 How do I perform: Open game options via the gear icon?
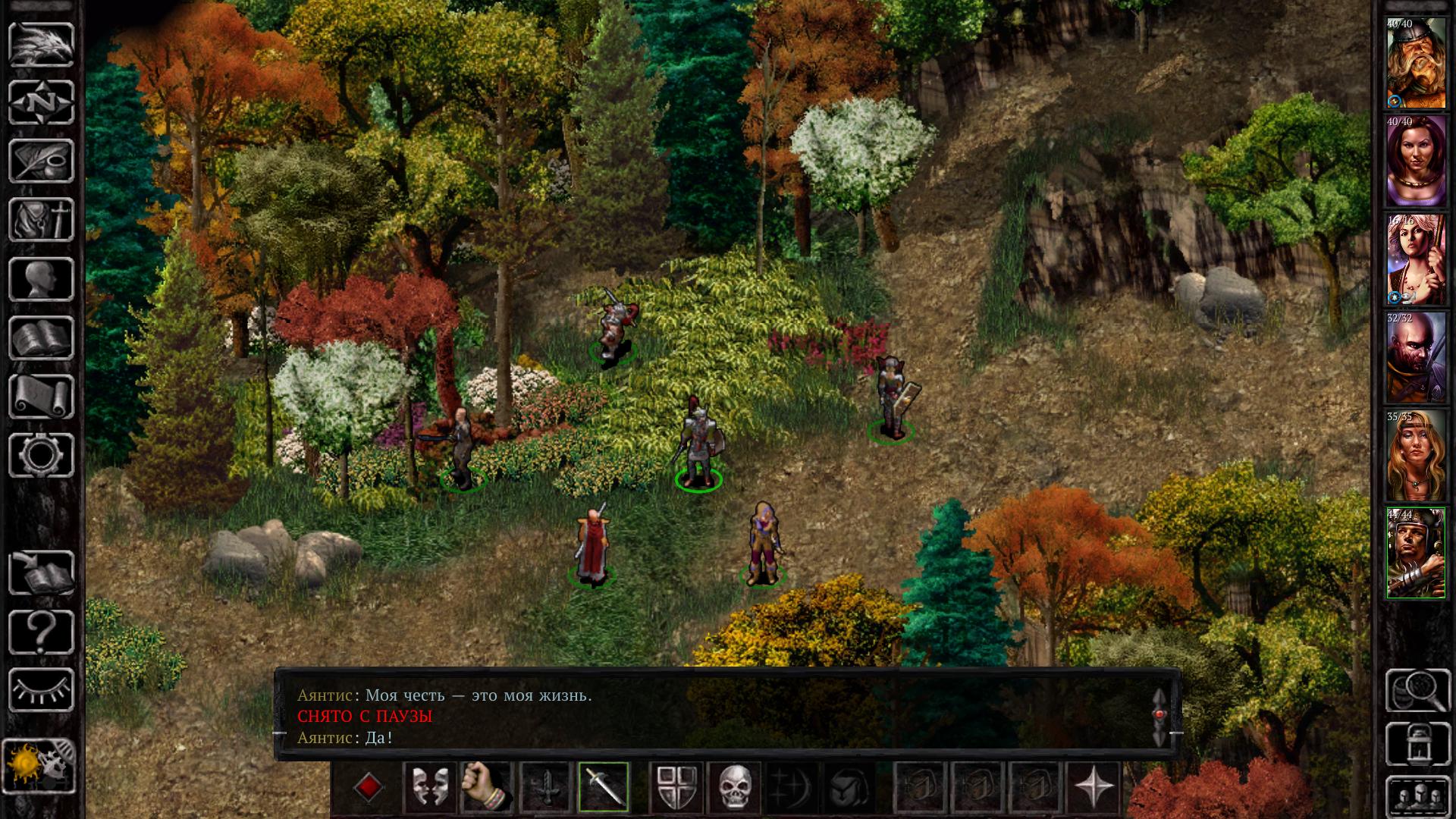point(41,455)
